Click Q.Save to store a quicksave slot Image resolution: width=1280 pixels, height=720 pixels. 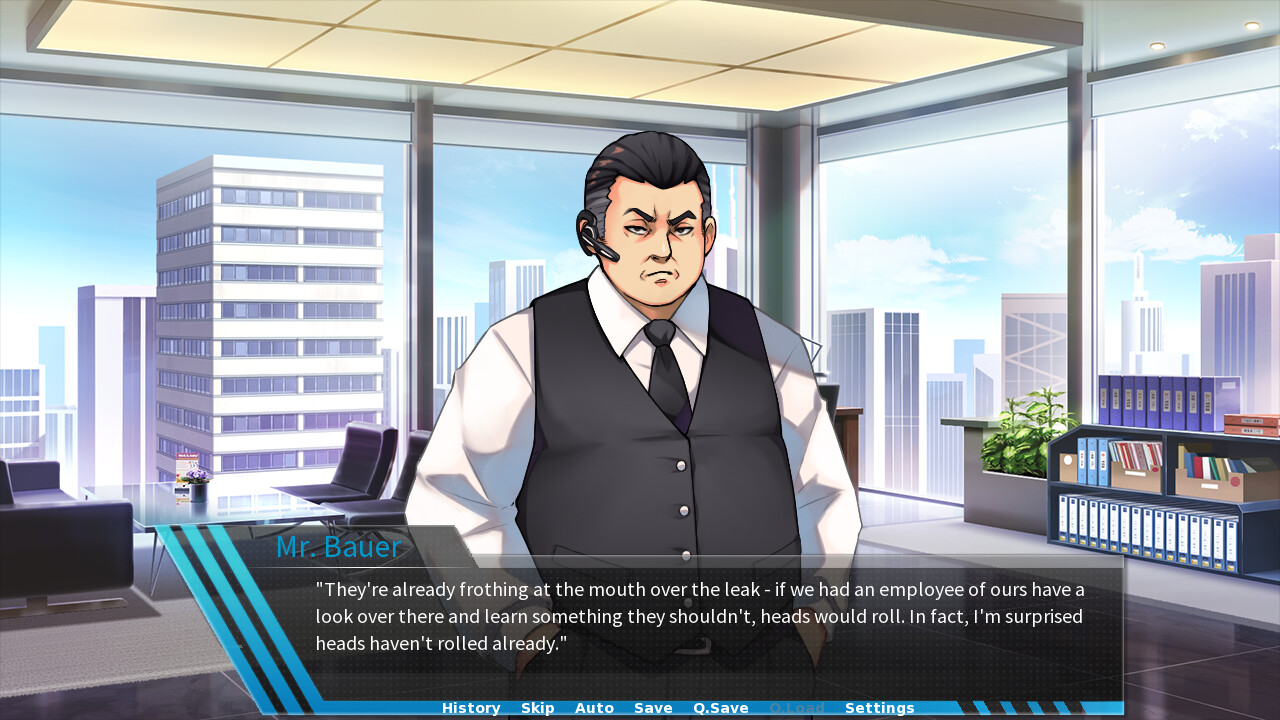pyautogui.click(x=720, y=708)
